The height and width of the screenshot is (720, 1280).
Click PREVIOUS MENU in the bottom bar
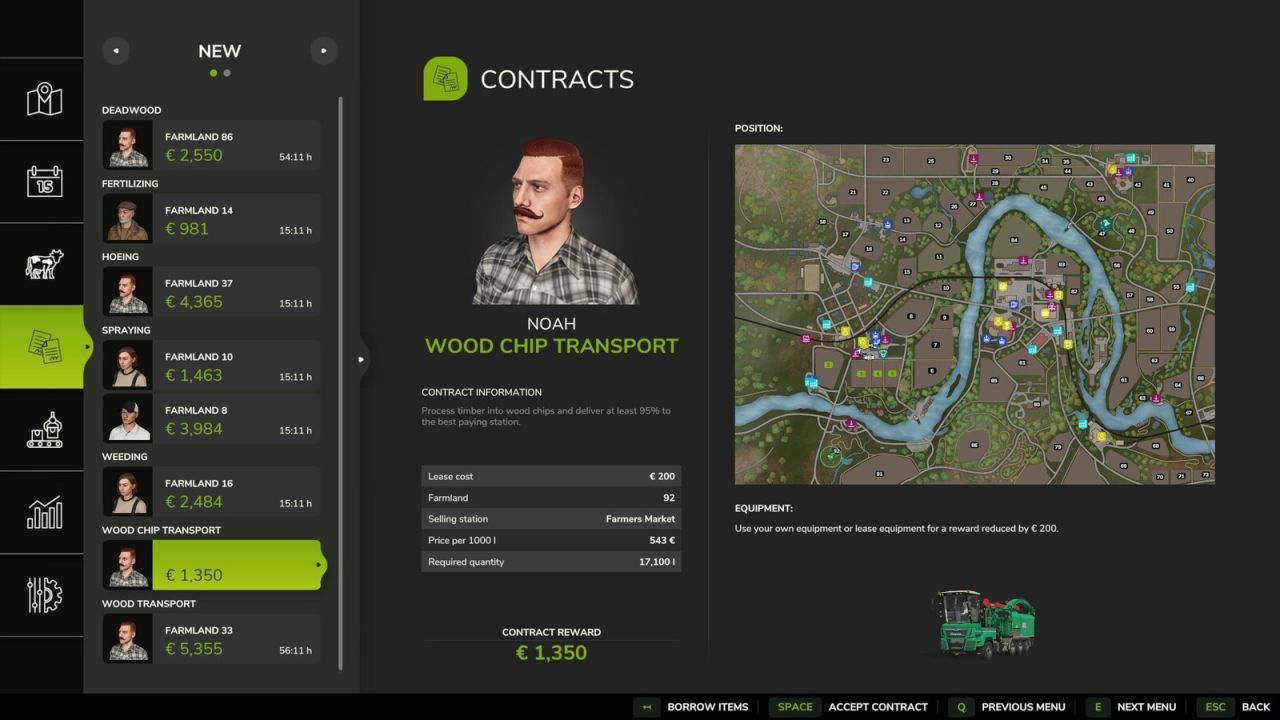pos(1022,707)
